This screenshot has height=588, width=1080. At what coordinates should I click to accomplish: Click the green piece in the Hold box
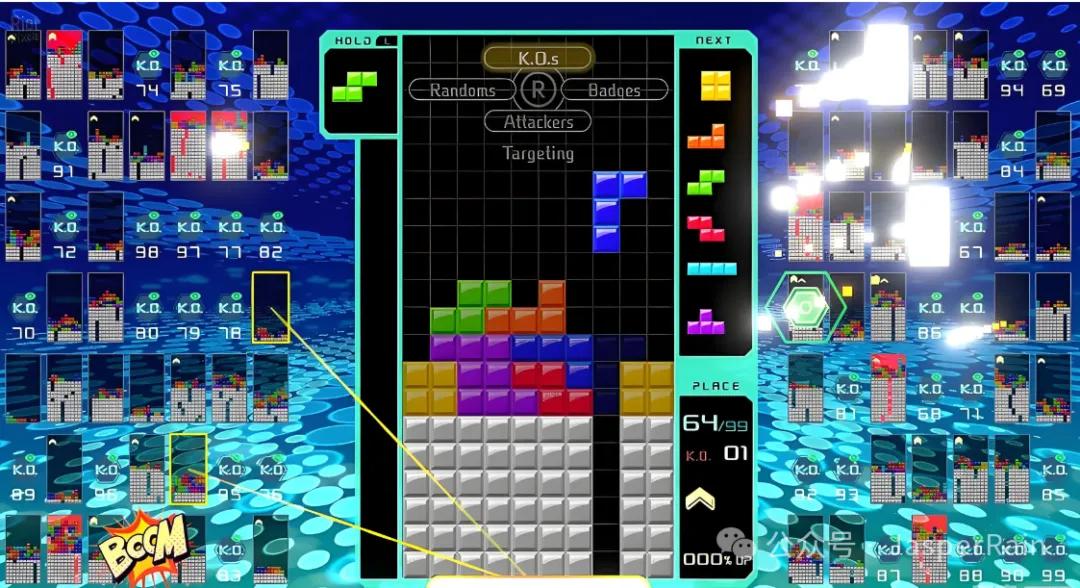[x=354, y=86]
